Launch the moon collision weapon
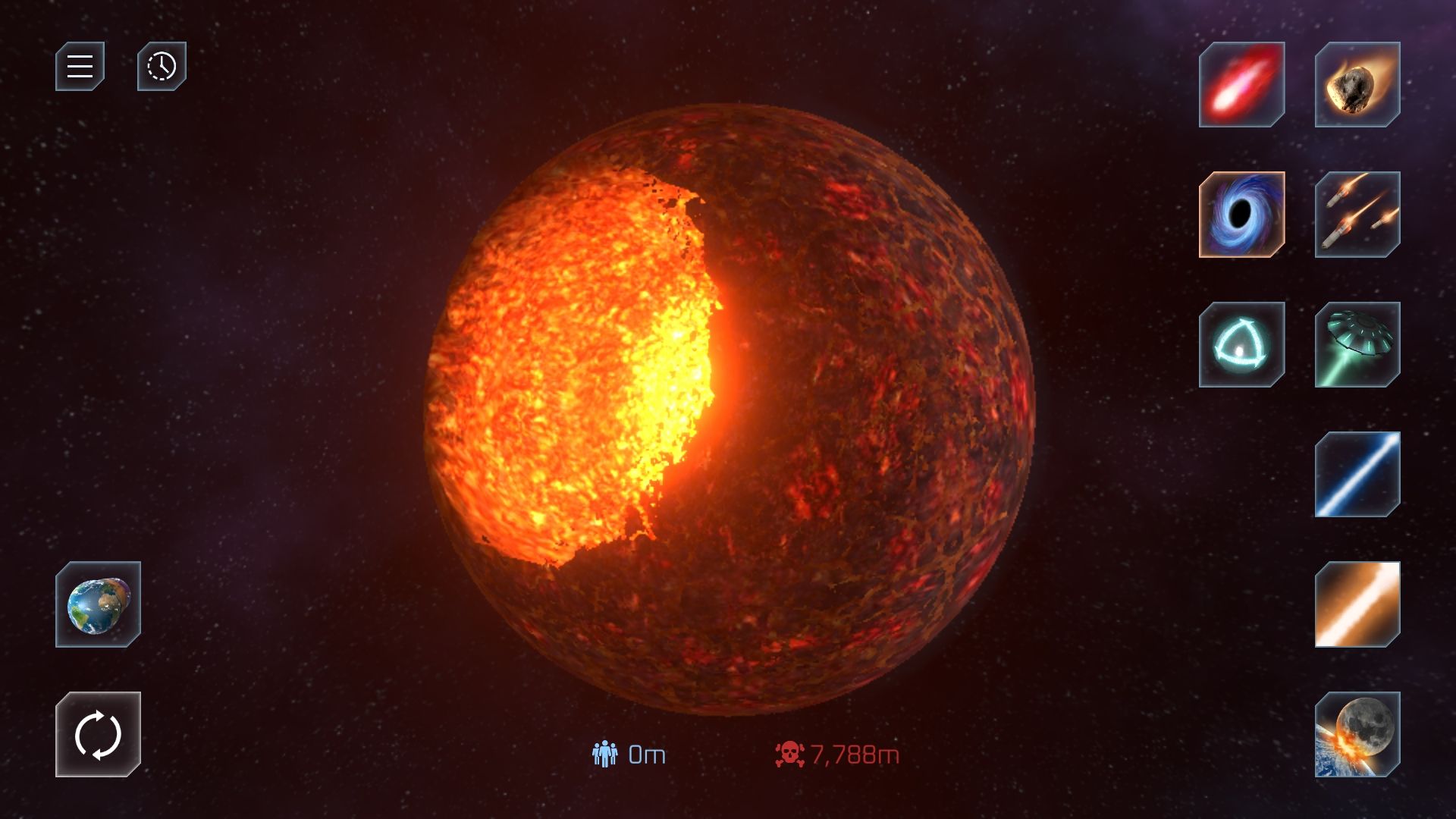1456x819 pixels. pos(1357,734)
